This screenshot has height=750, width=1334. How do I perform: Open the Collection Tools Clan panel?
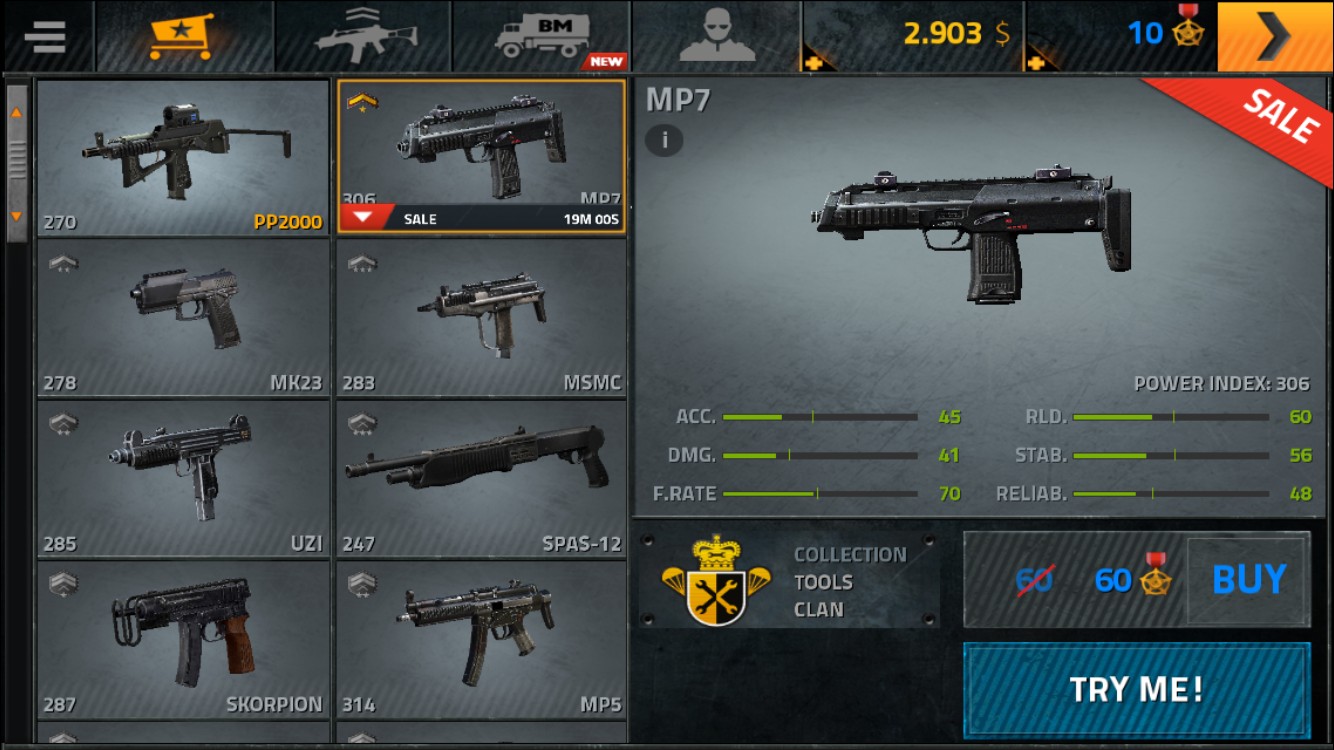point(789,581)
